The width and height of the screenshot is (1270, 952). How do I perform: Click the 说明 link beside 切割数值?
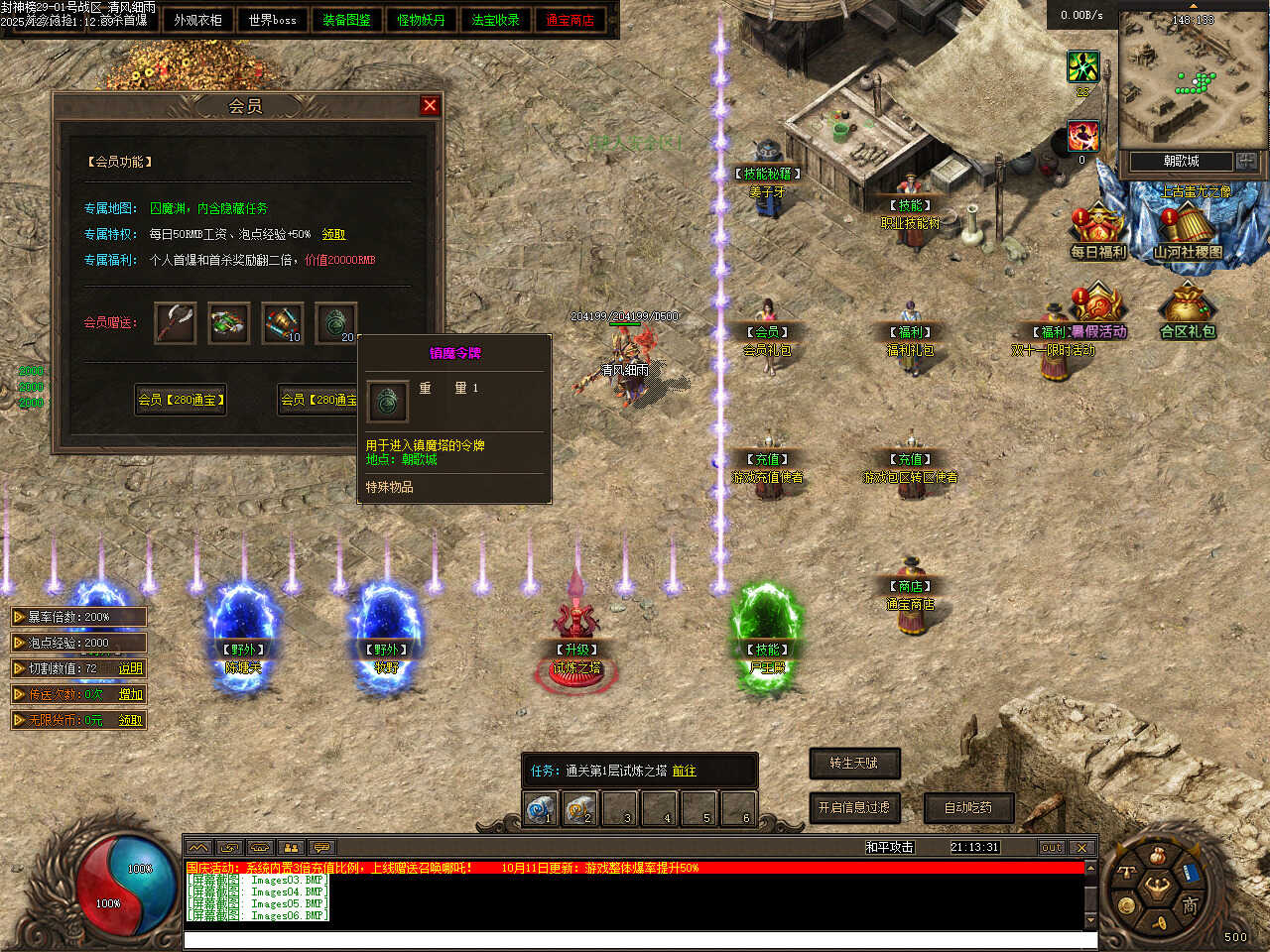[x=131, y=668]
